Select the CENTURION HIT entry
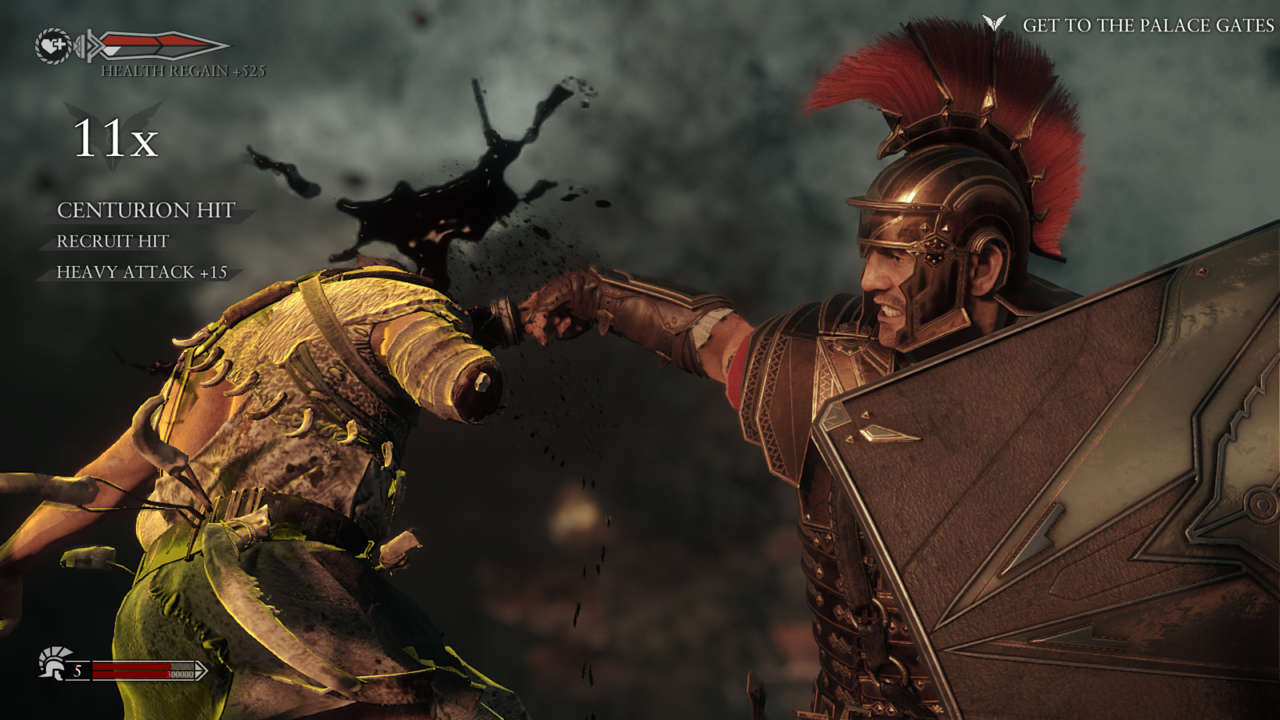Image resolution: width=1280 pixels, height=720 pixels. [146, 211]
